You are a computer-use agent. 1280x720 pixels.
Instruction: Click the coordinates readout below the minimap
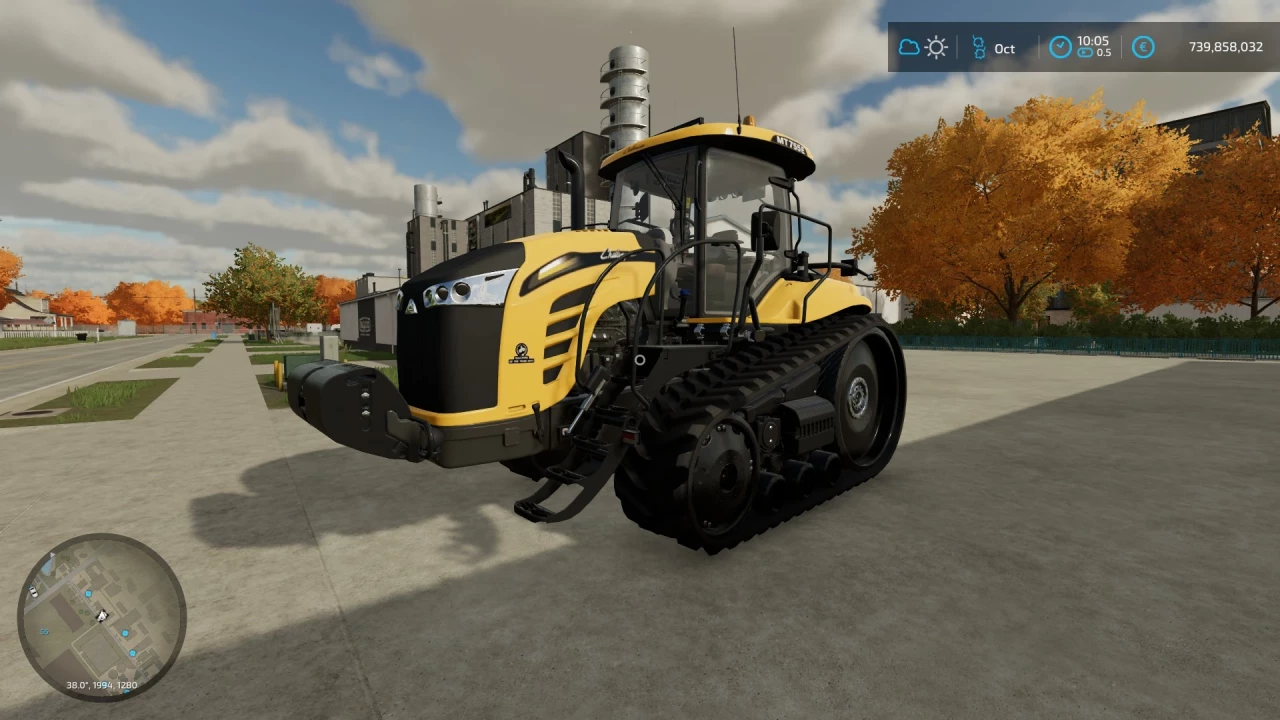pos(101,686)
